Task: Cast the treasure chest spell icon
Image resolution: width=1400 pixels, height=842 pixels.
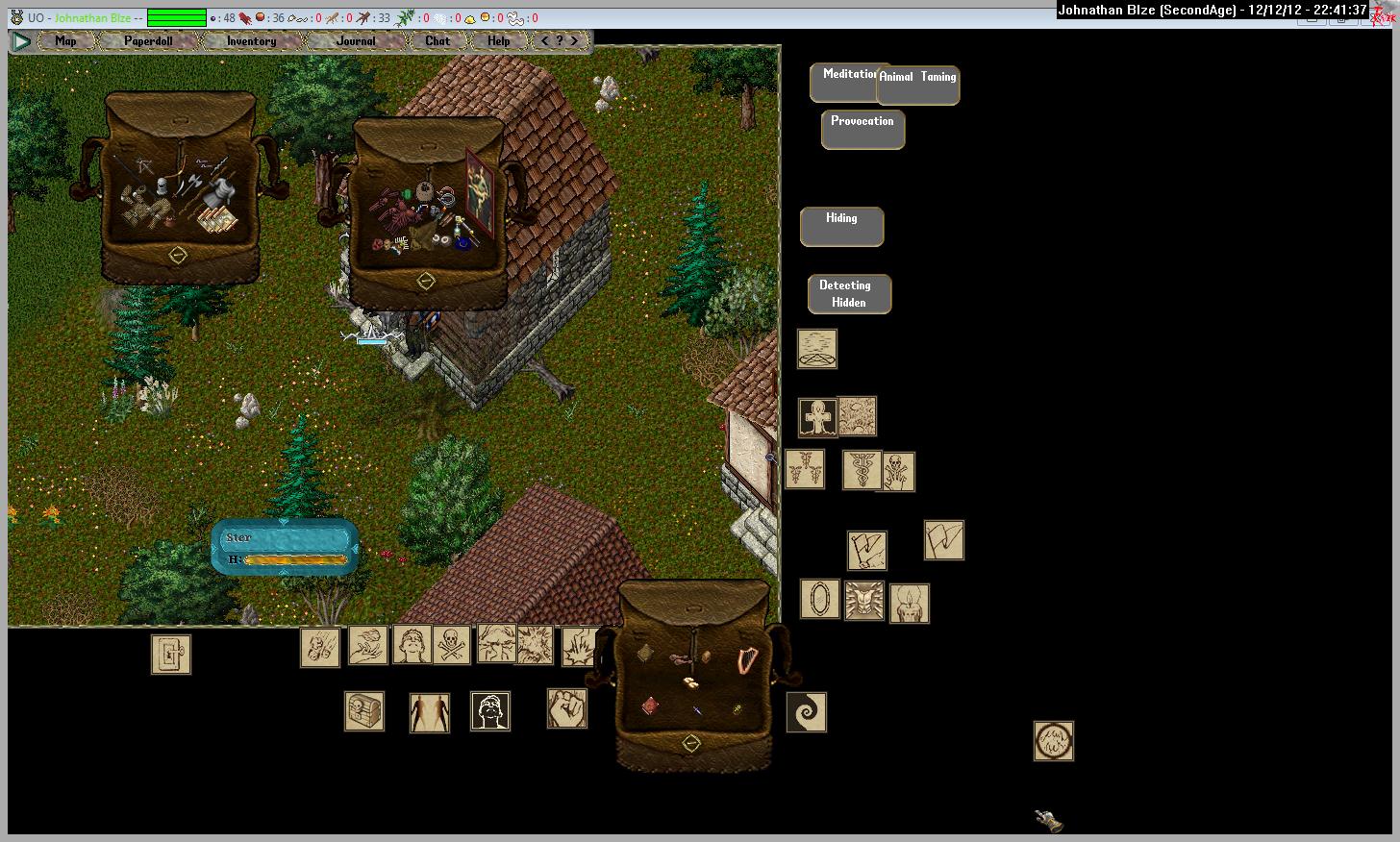Action: (364, 711)
